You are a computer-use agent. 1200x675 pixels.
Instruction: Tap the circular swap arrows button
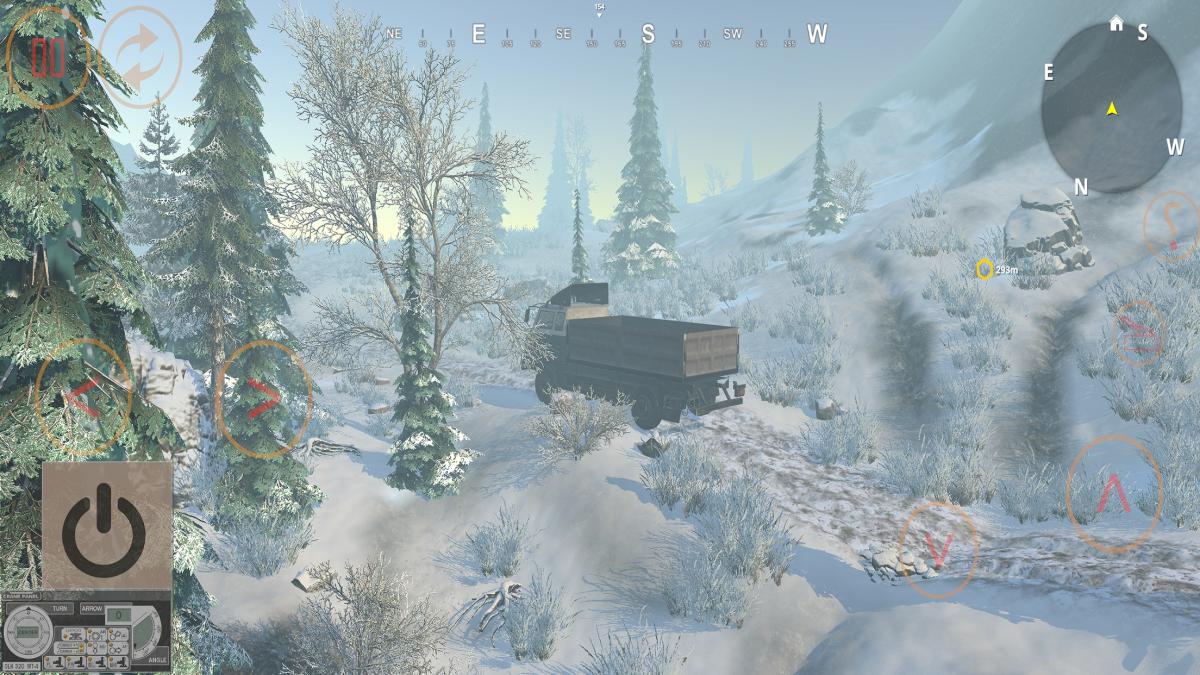click(140, 57)
